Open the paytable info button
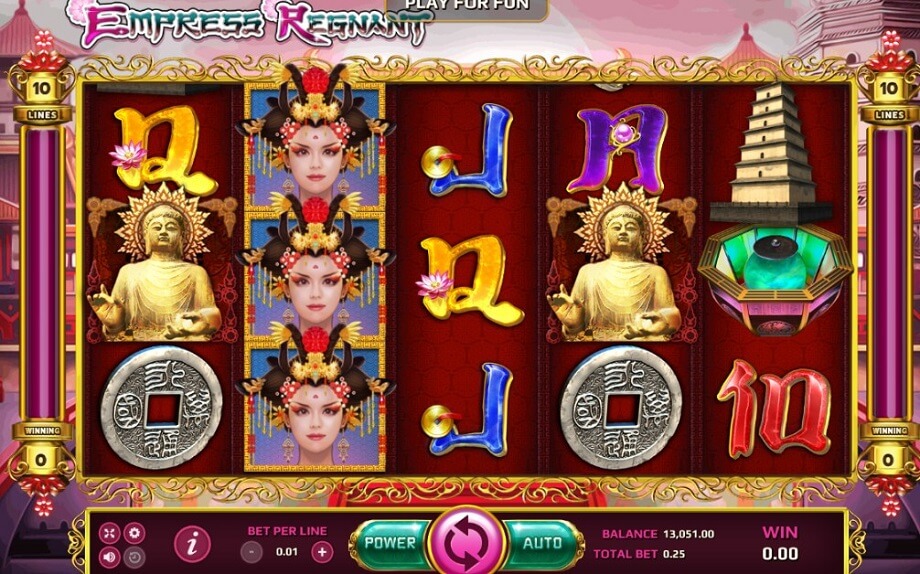The image size is (920, 574). point(192,544)
